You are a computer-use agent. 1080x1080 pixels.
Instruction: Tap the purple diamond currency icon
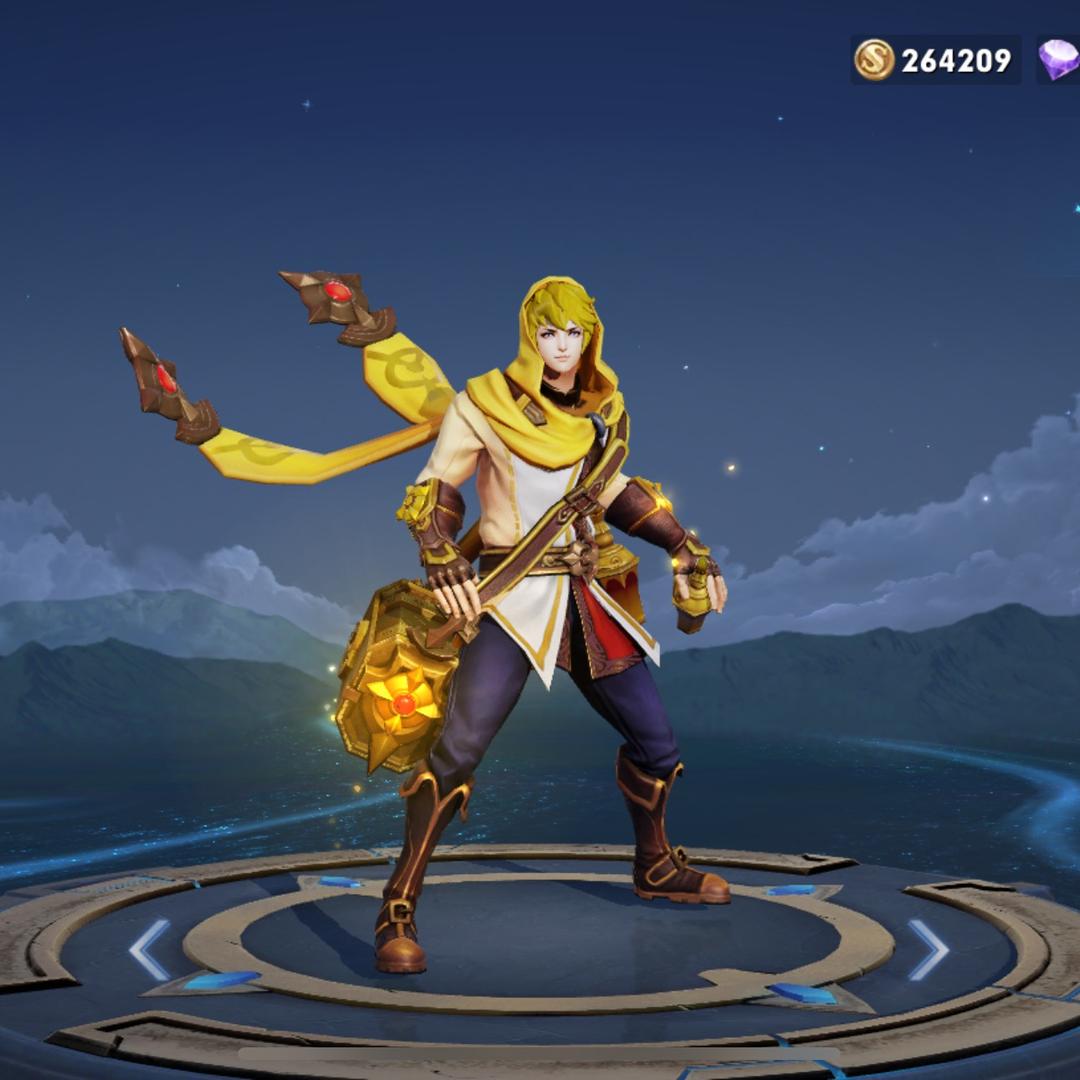pyautogui.click(x=1058, y=60)
